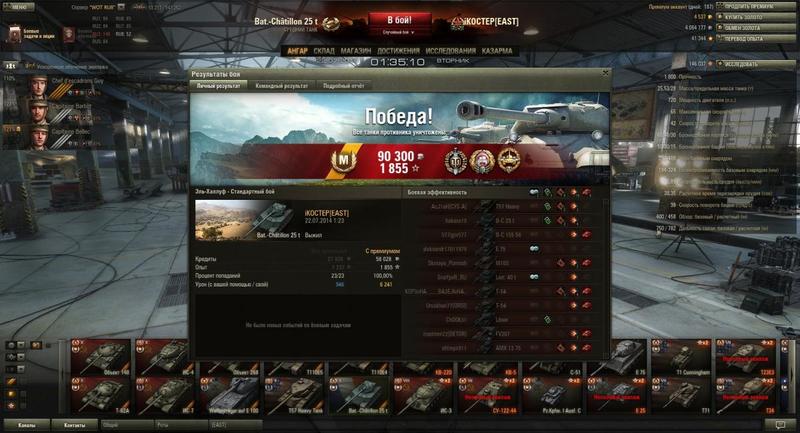Switch to the ИССЛЕДОВАНИЯ section
Viewport: 800px width, 433px height.
[x=449, y=49]
